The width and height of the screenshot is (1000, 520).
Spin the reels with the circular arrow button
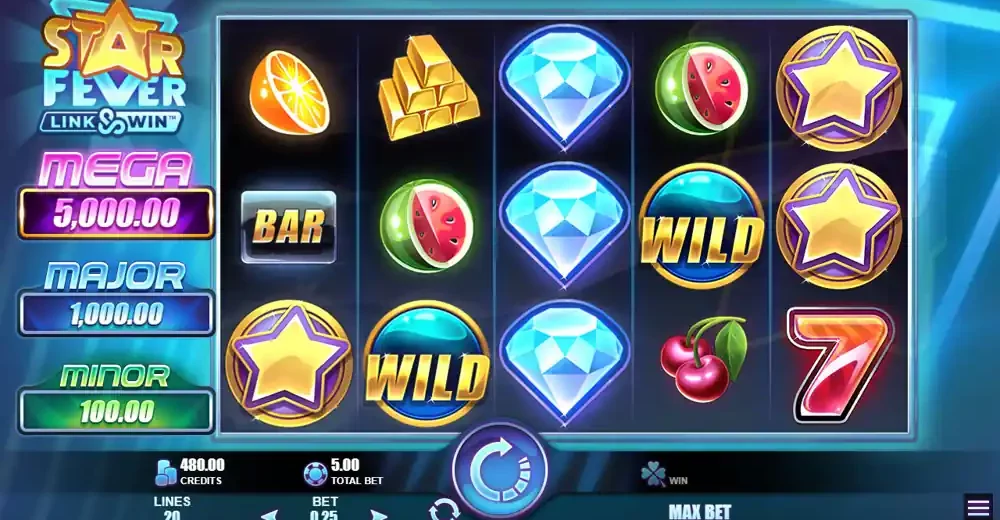pos(500,469)
